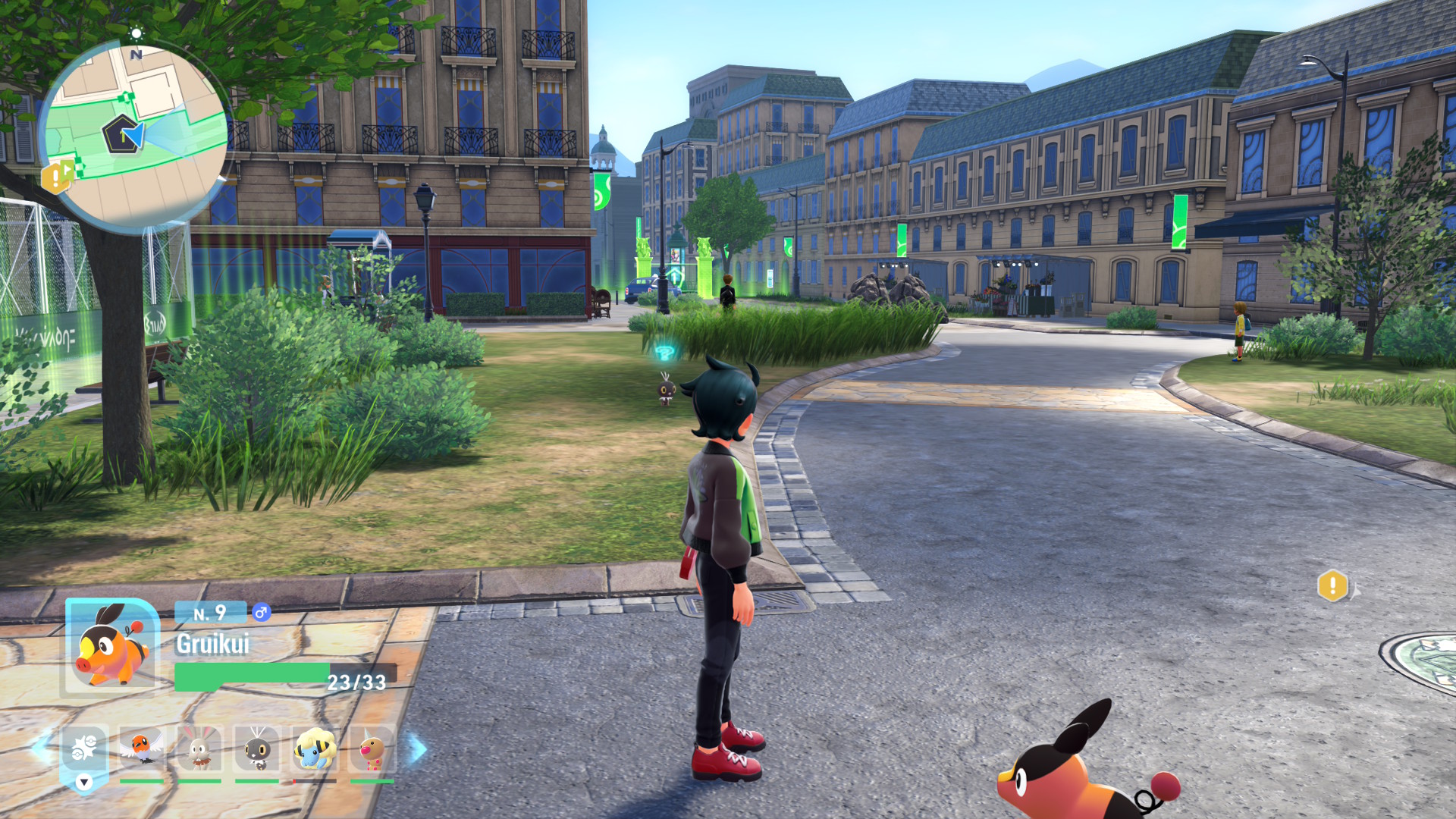Open the Poké Ball party switch icon
This screenshot has width=1456, height=819.
click(84, 748)
